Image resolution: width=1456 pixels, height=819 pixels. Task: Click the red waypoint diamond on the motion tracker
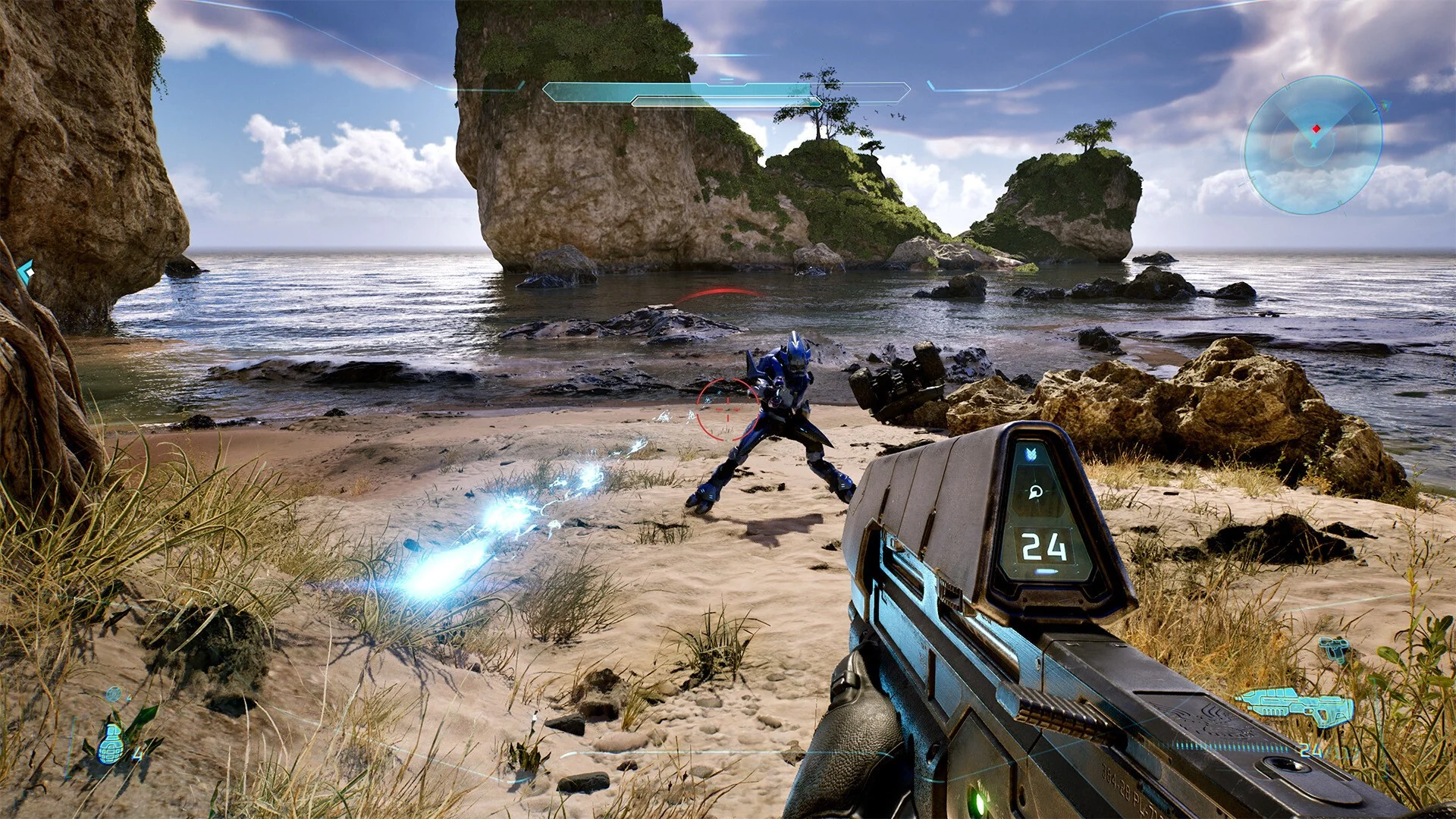coord(1316,129)
